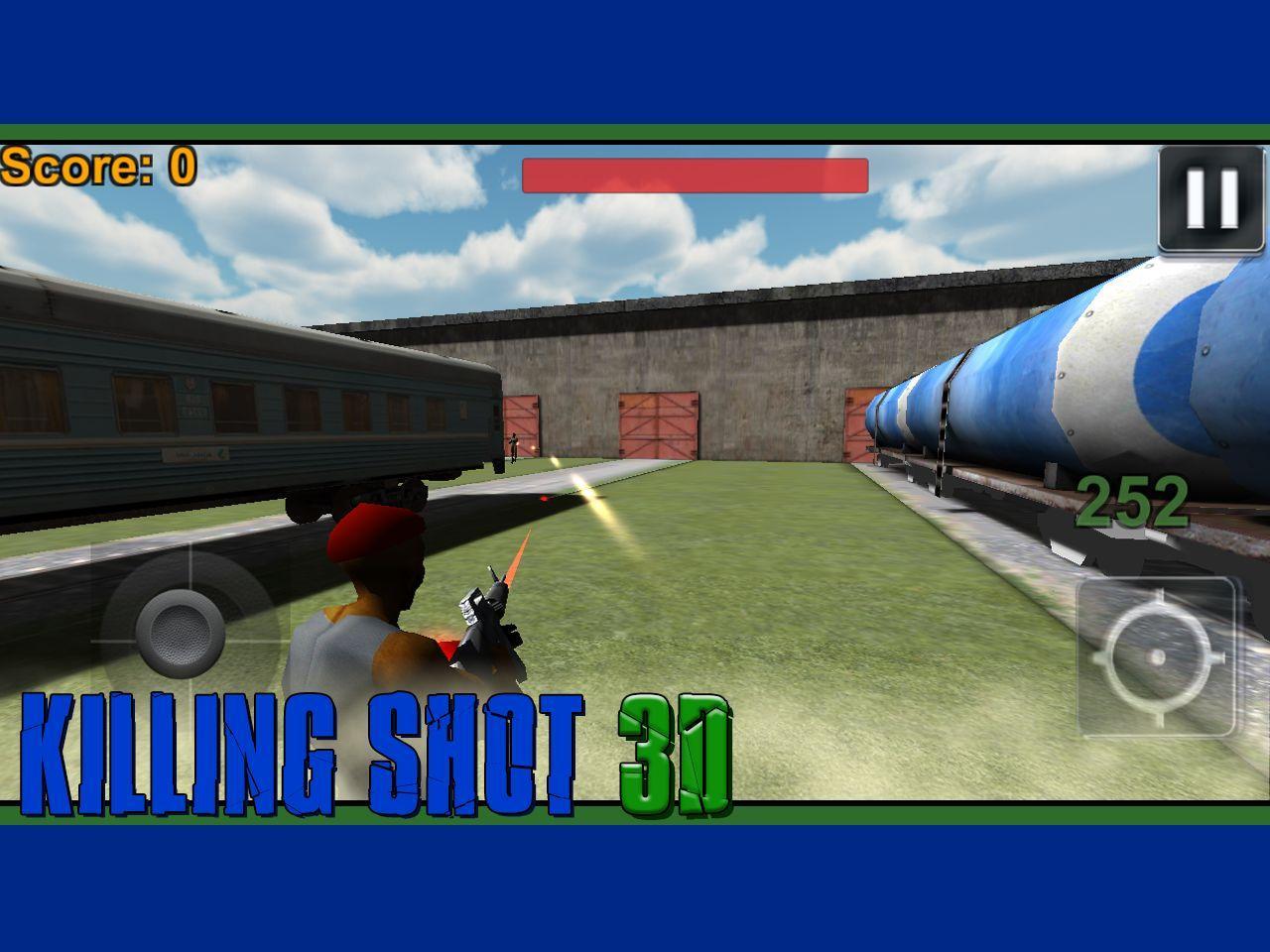Image resolution: width=1270 pixels, height=952 pixels.
Task: Tap the leftmost red door by the wall
Action: [521, 421]
